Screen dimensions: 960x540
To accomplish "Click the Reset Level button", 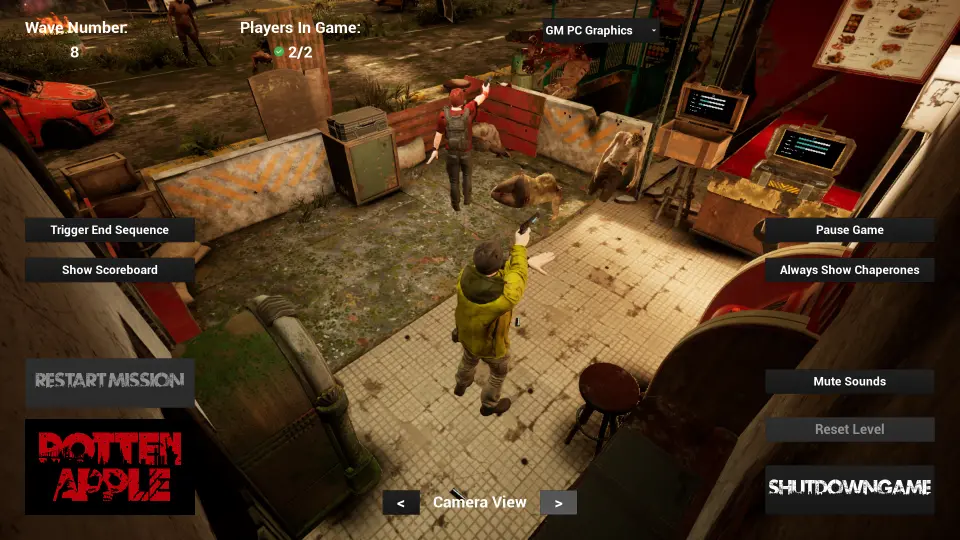I will (849, 430).
